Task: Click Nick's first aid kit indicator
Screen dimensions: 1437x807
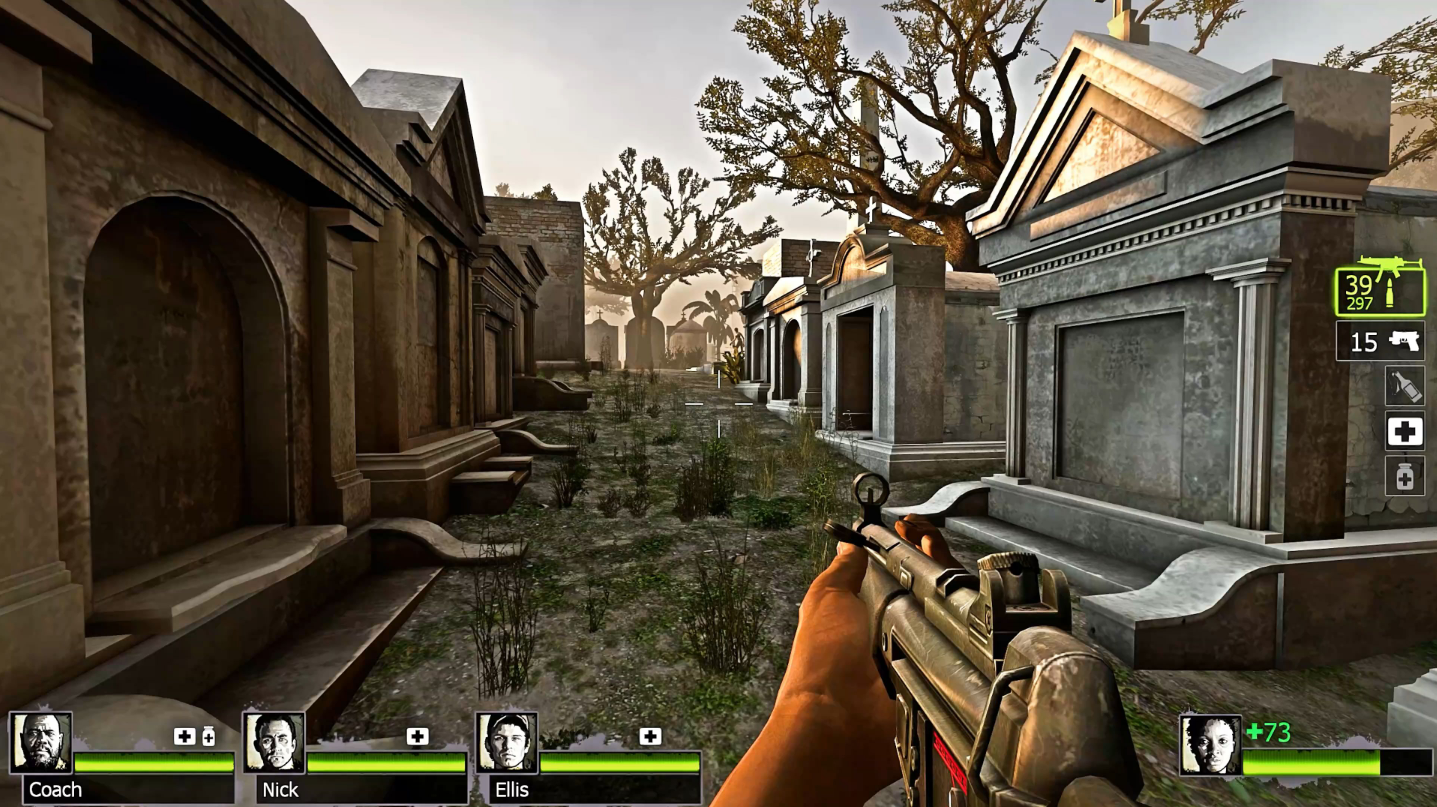Action: coord(417,737)
